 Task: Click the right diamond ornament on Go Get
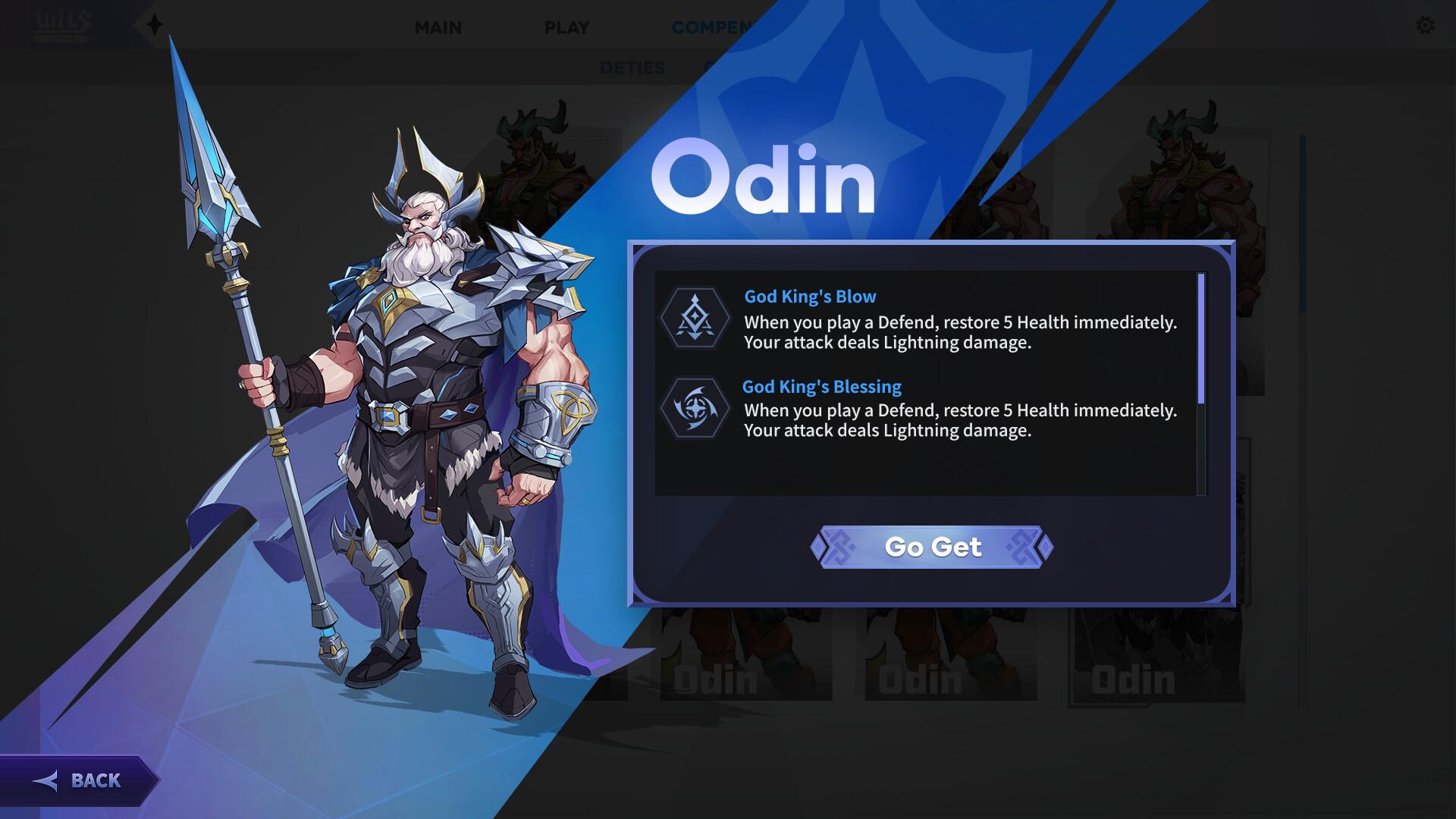[x=1045, y=547]
